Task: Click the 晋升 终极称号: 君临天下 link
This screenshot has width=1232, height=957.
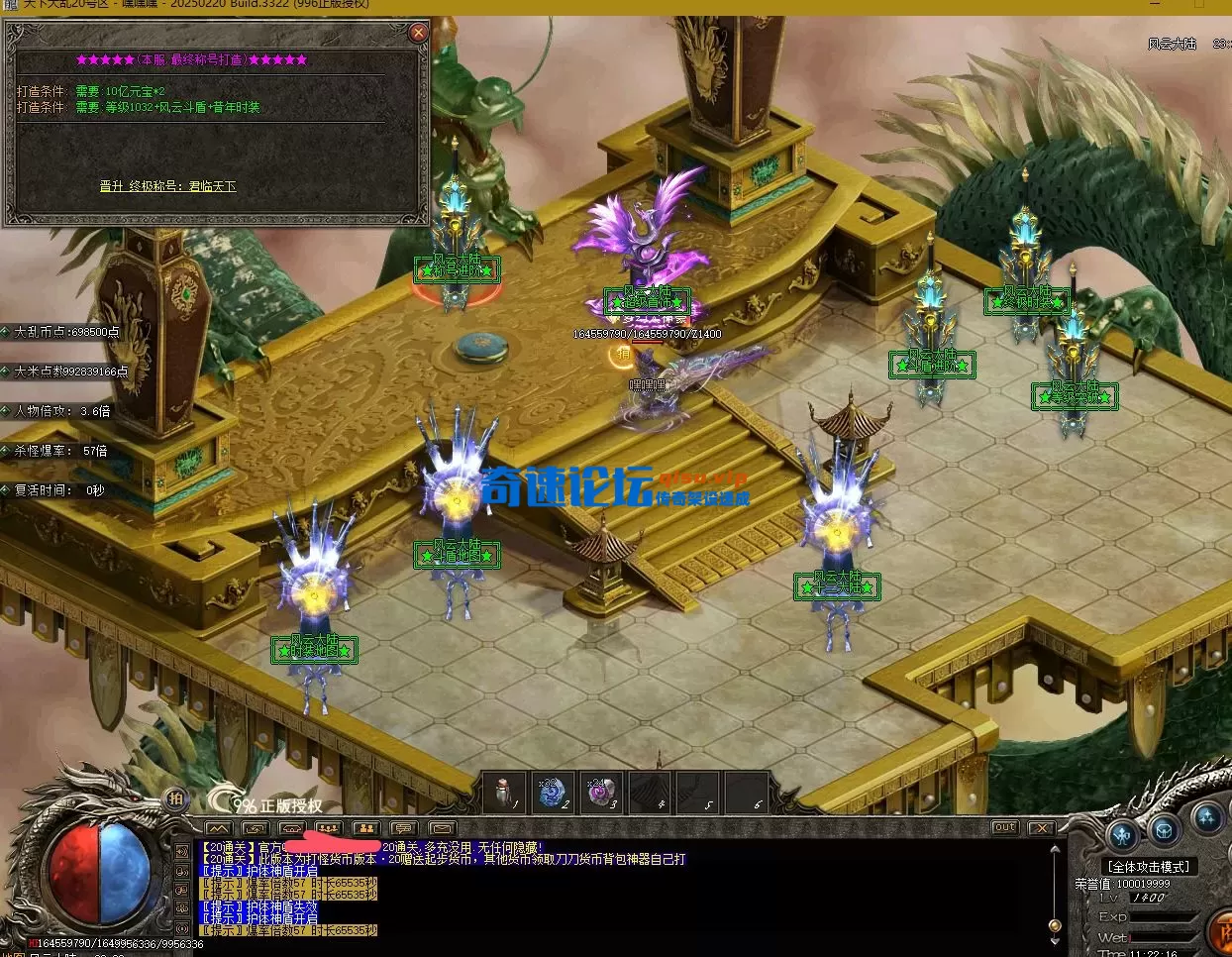Action: (x=167, y=186)
